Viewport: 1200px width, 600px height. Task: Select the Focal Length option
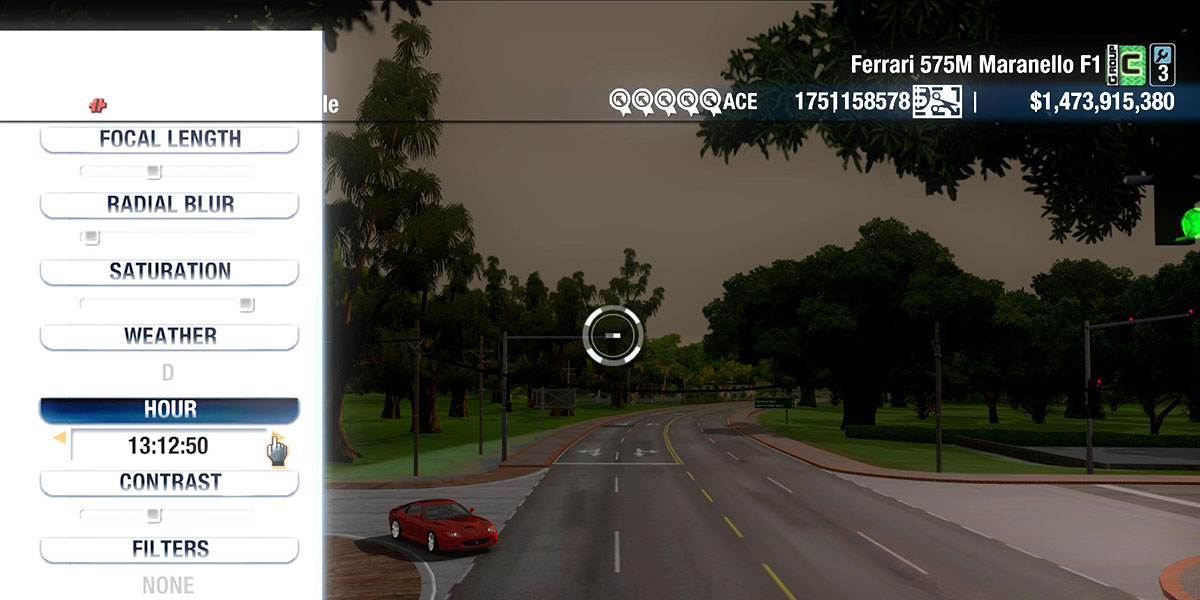(x=169, y=139)
